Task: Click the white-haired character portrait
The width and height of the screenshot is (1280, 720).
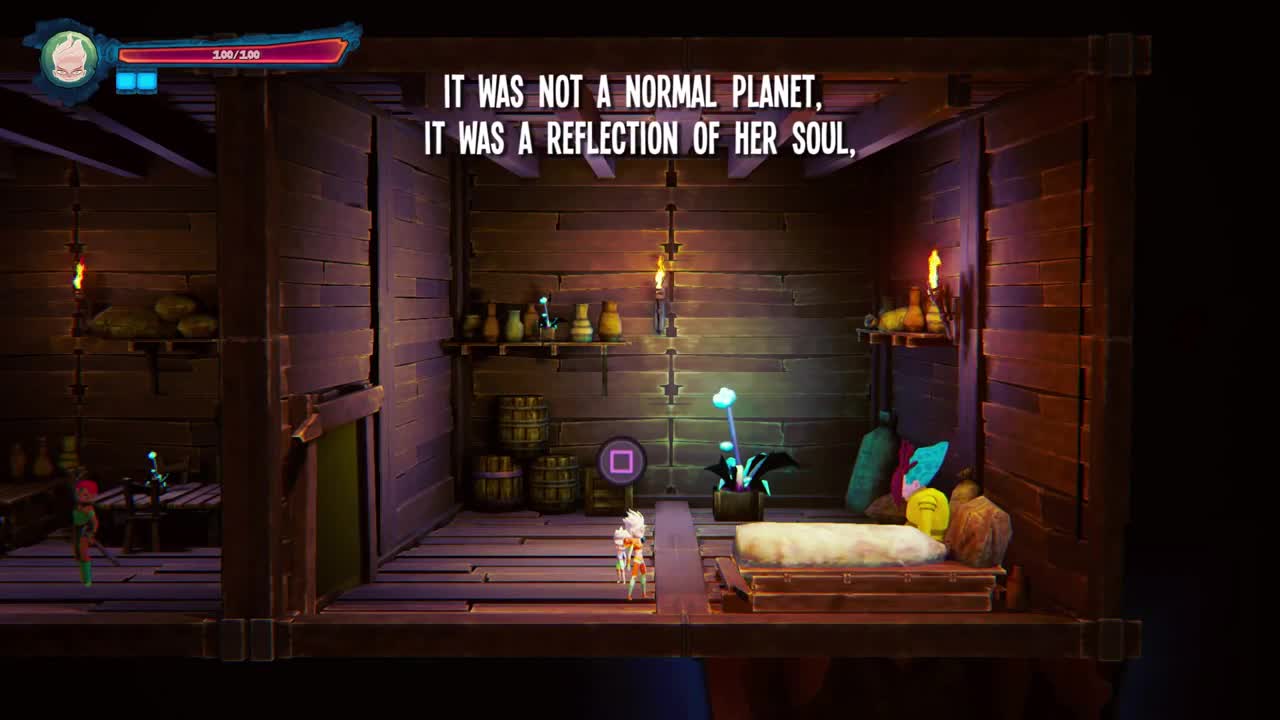Action: 69,58
